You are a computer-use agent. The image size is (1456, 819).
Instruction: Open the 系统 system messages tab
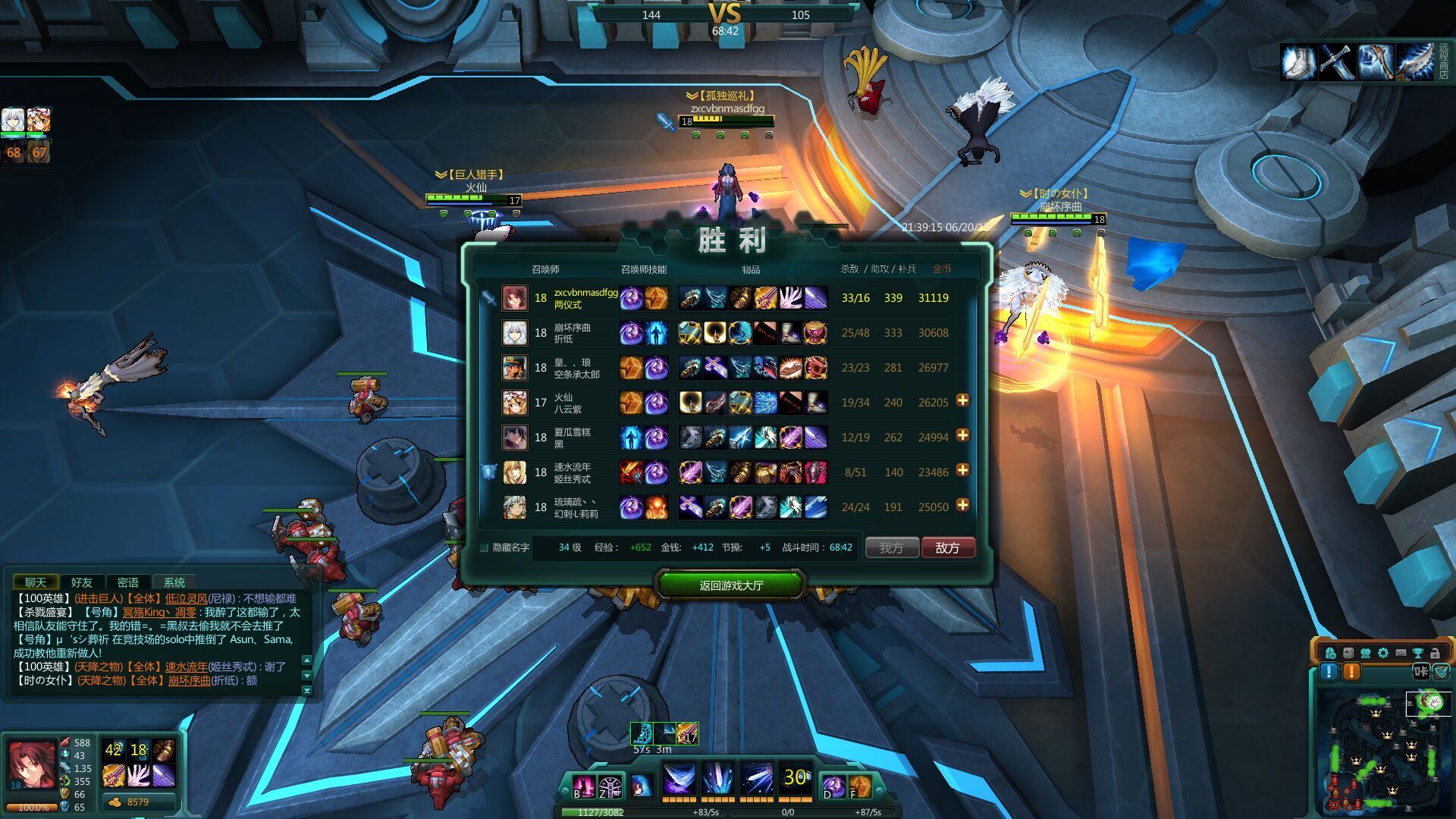(x=174, y=582)
